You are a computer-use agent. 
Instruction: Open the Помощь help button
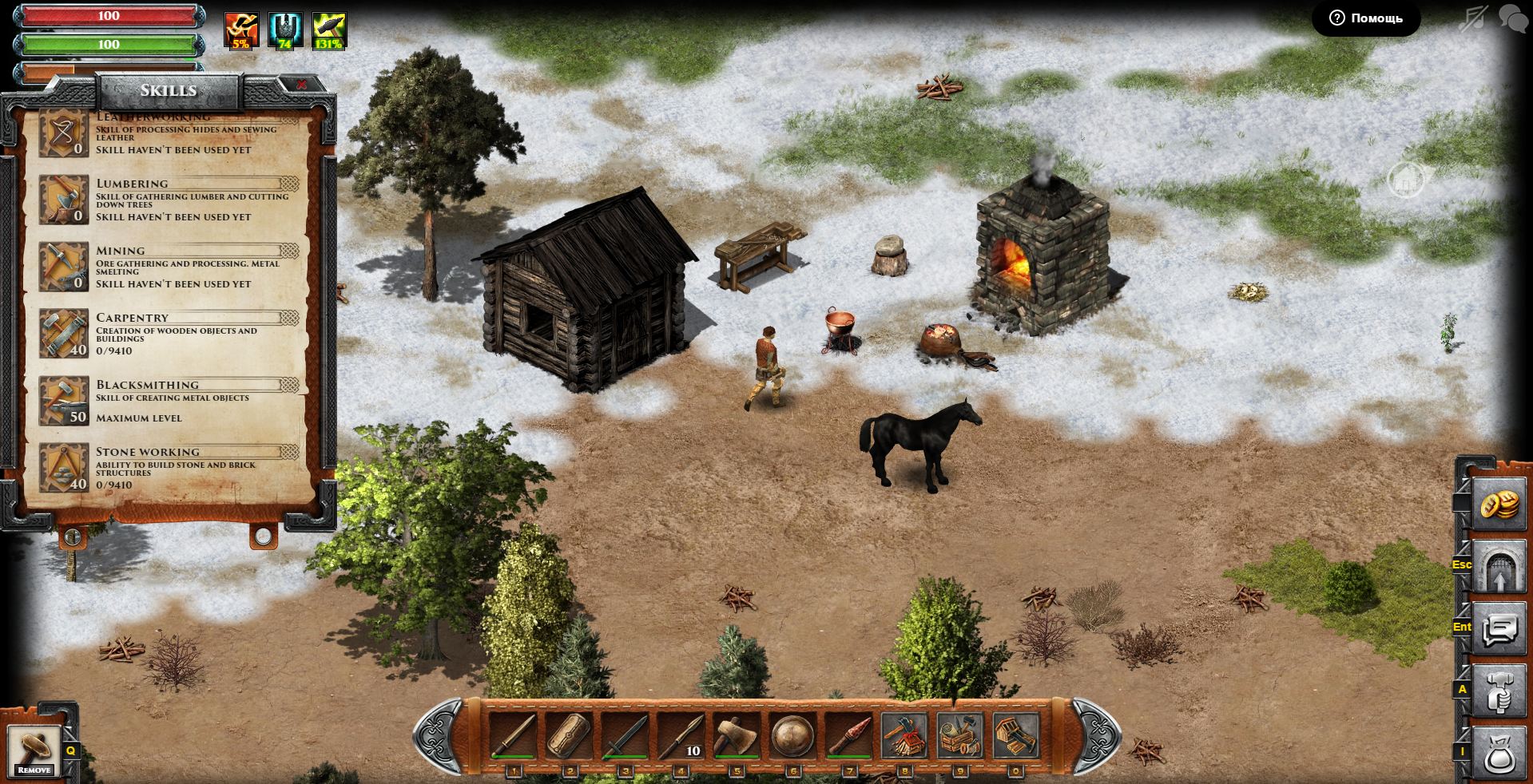tap(1365, 18)
